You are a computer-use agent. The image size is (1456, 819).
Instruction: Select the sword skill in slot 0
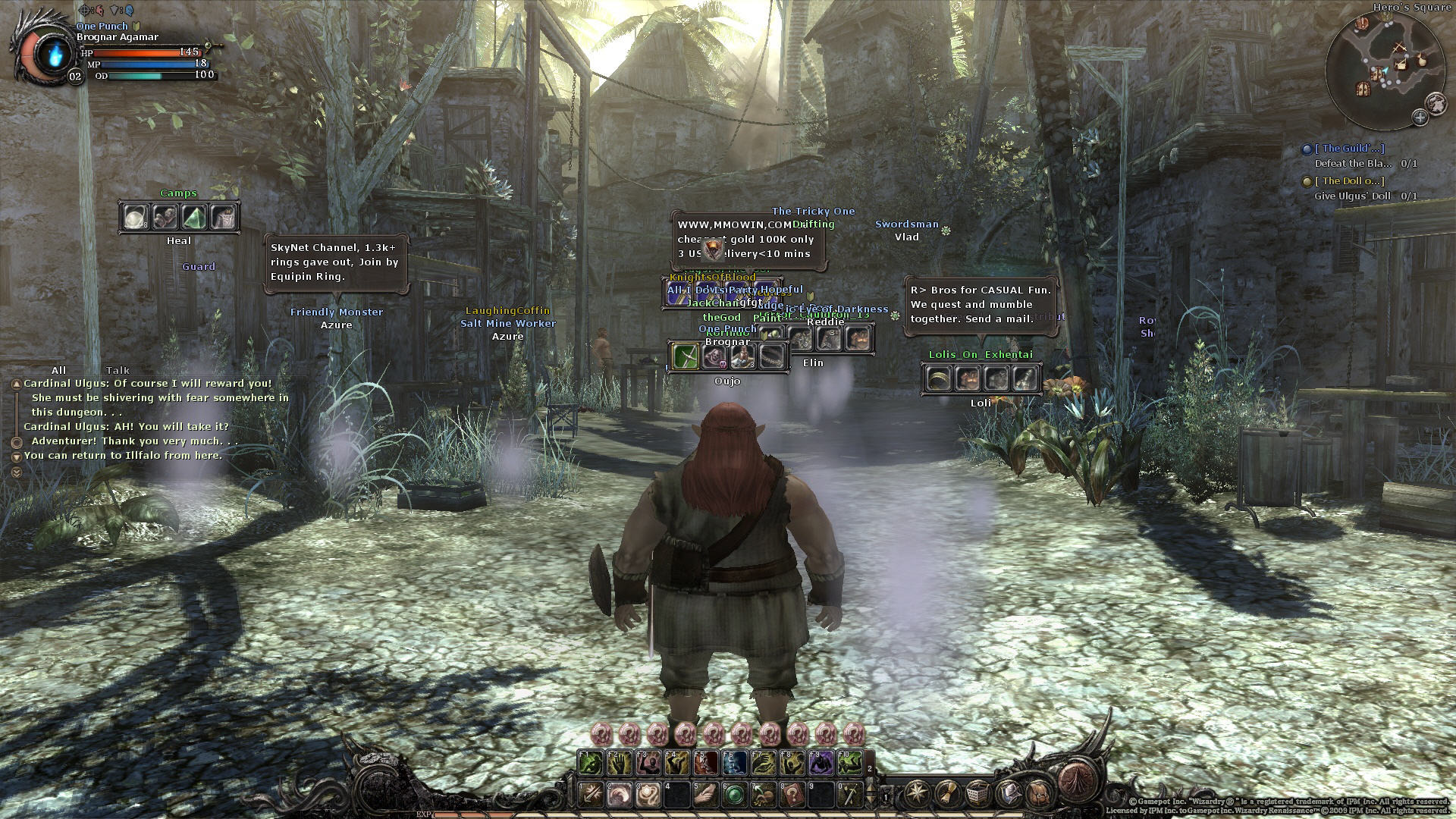(x=850, y=795)
